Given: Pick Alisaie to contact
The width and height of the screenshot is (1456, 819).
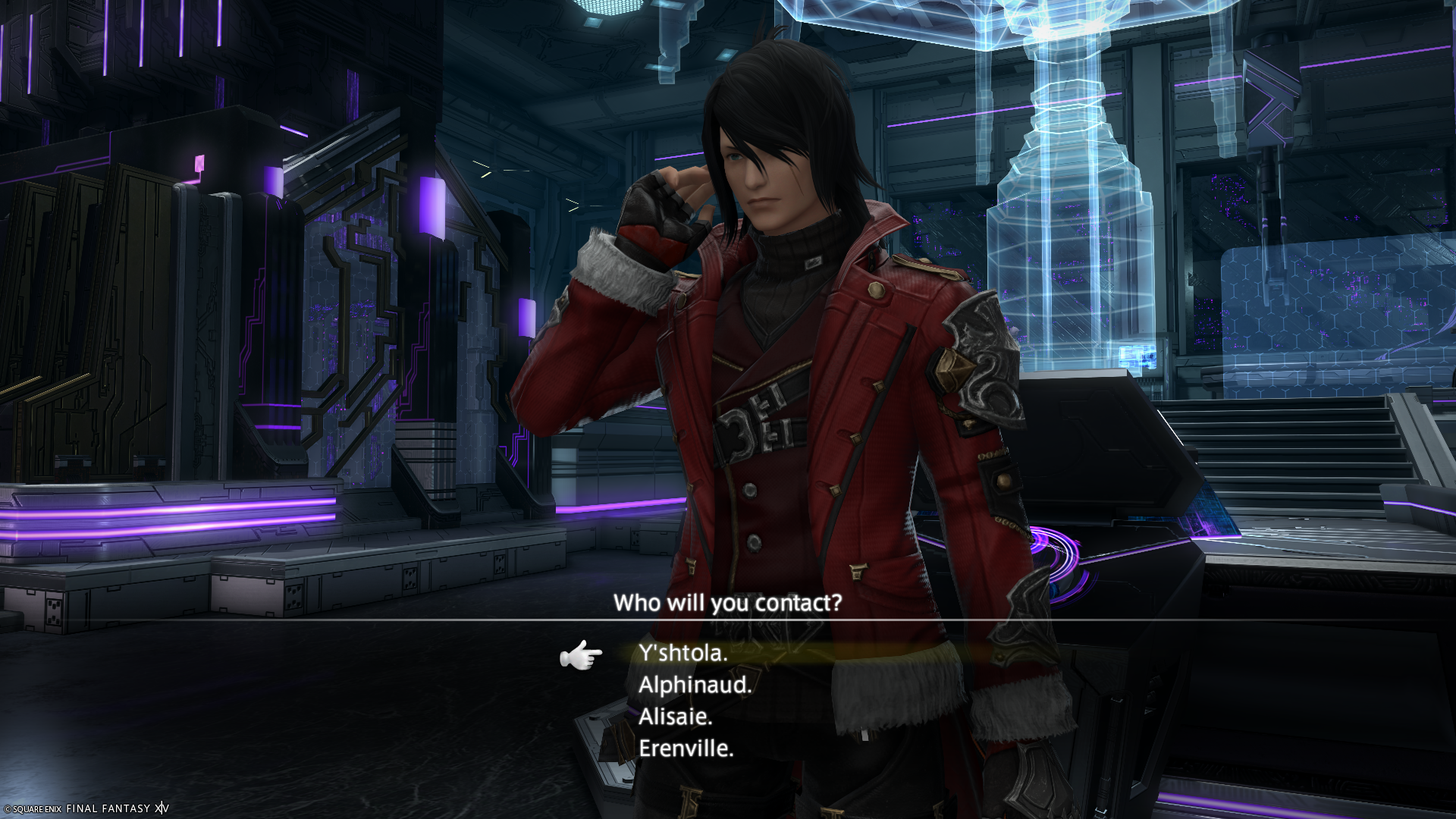Looking at the screenshot, I should coord(675,717).
